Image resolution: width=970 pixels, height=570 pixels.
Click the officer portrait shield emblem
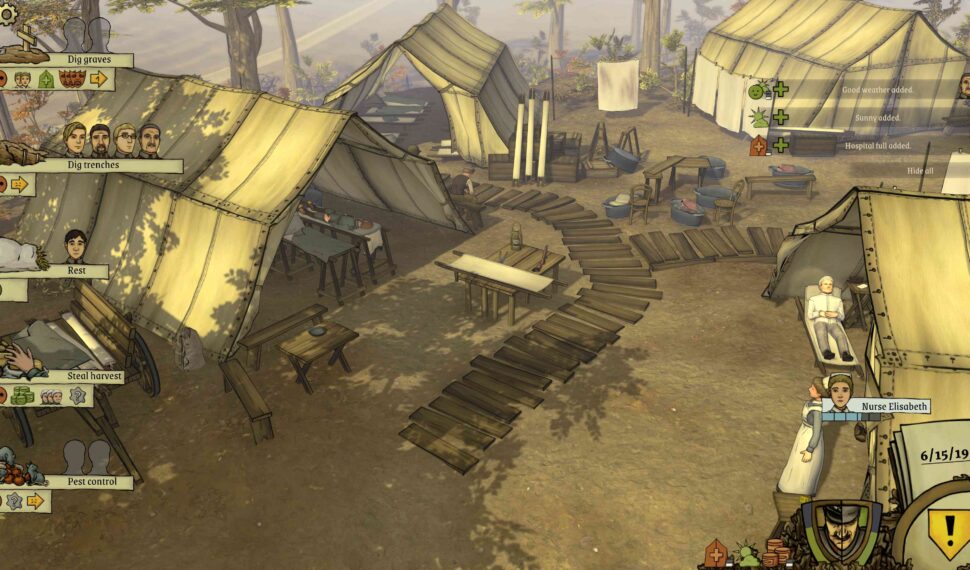841,530
